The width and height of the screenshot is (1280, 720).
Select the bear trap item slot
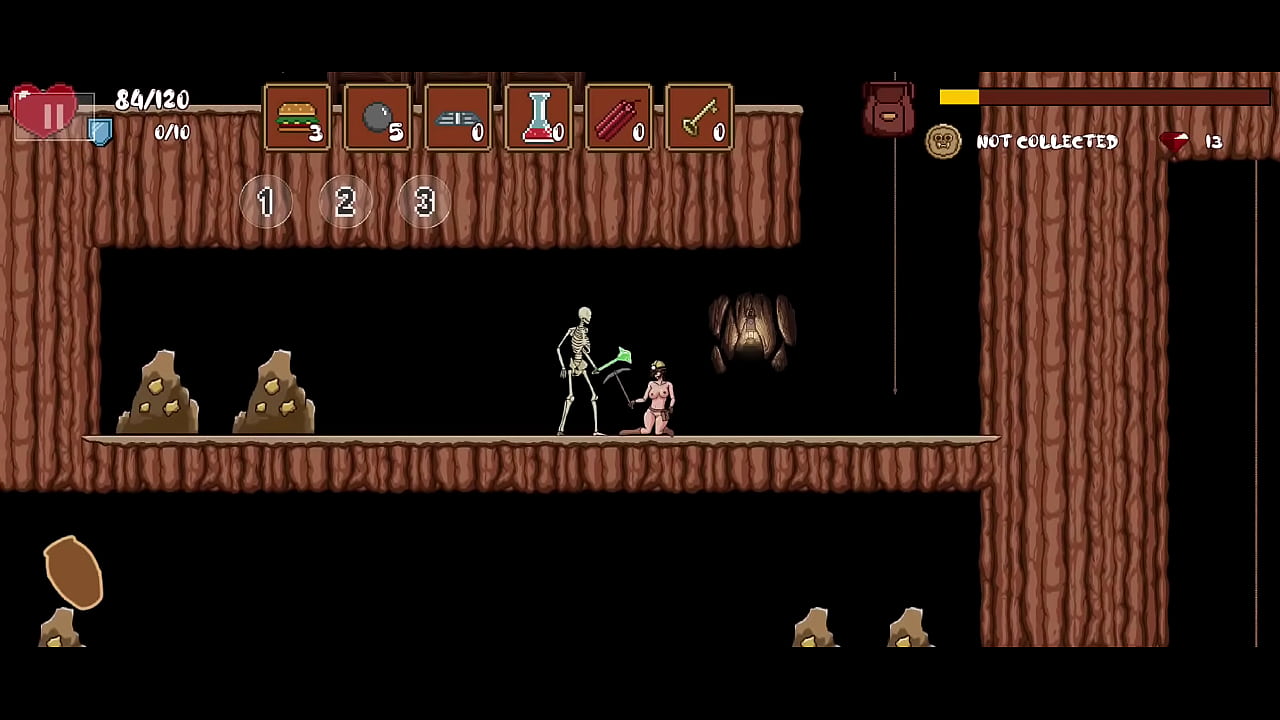coord(458,118)
